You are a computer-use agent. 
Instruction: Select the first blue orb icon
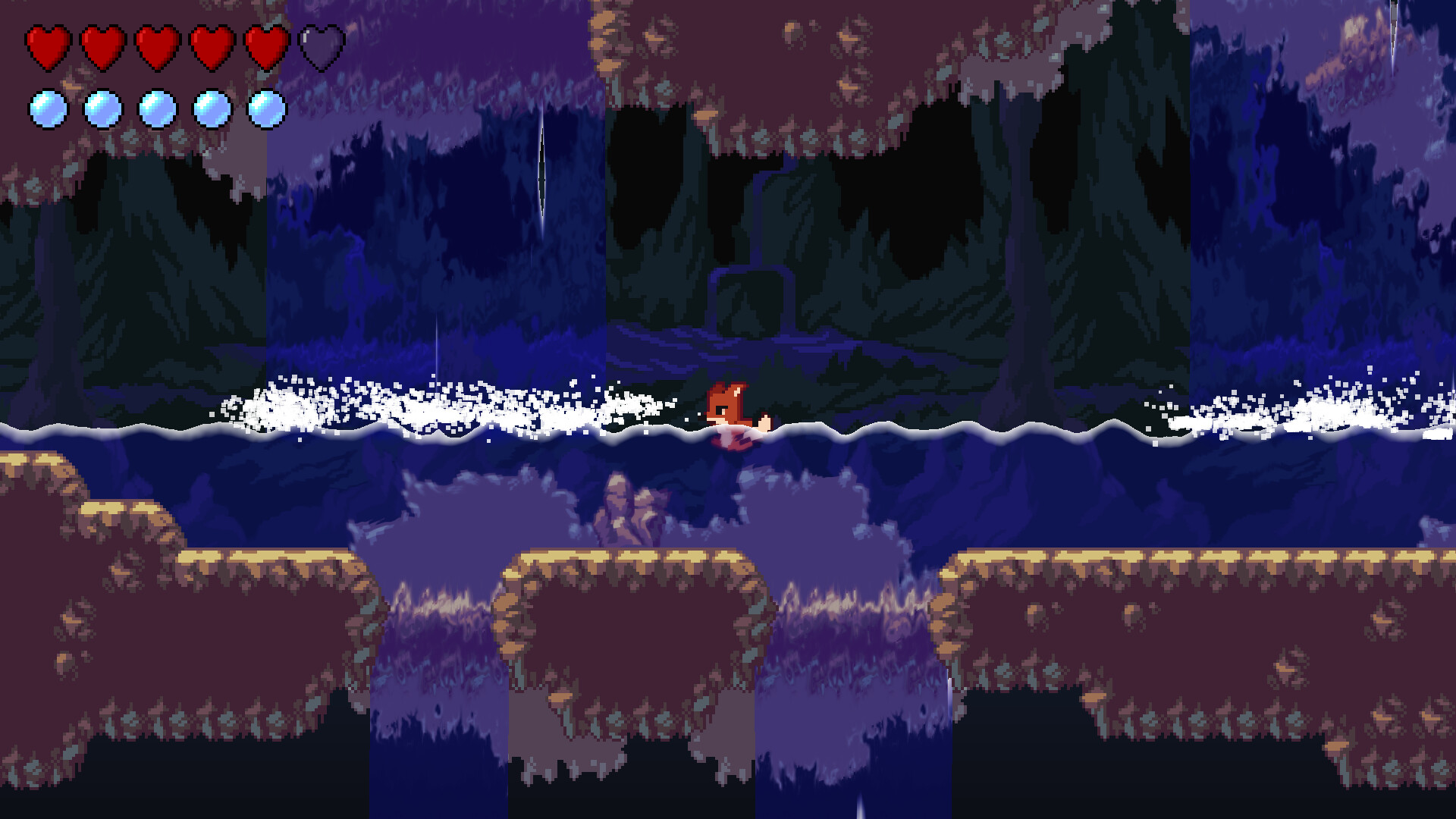47,108
